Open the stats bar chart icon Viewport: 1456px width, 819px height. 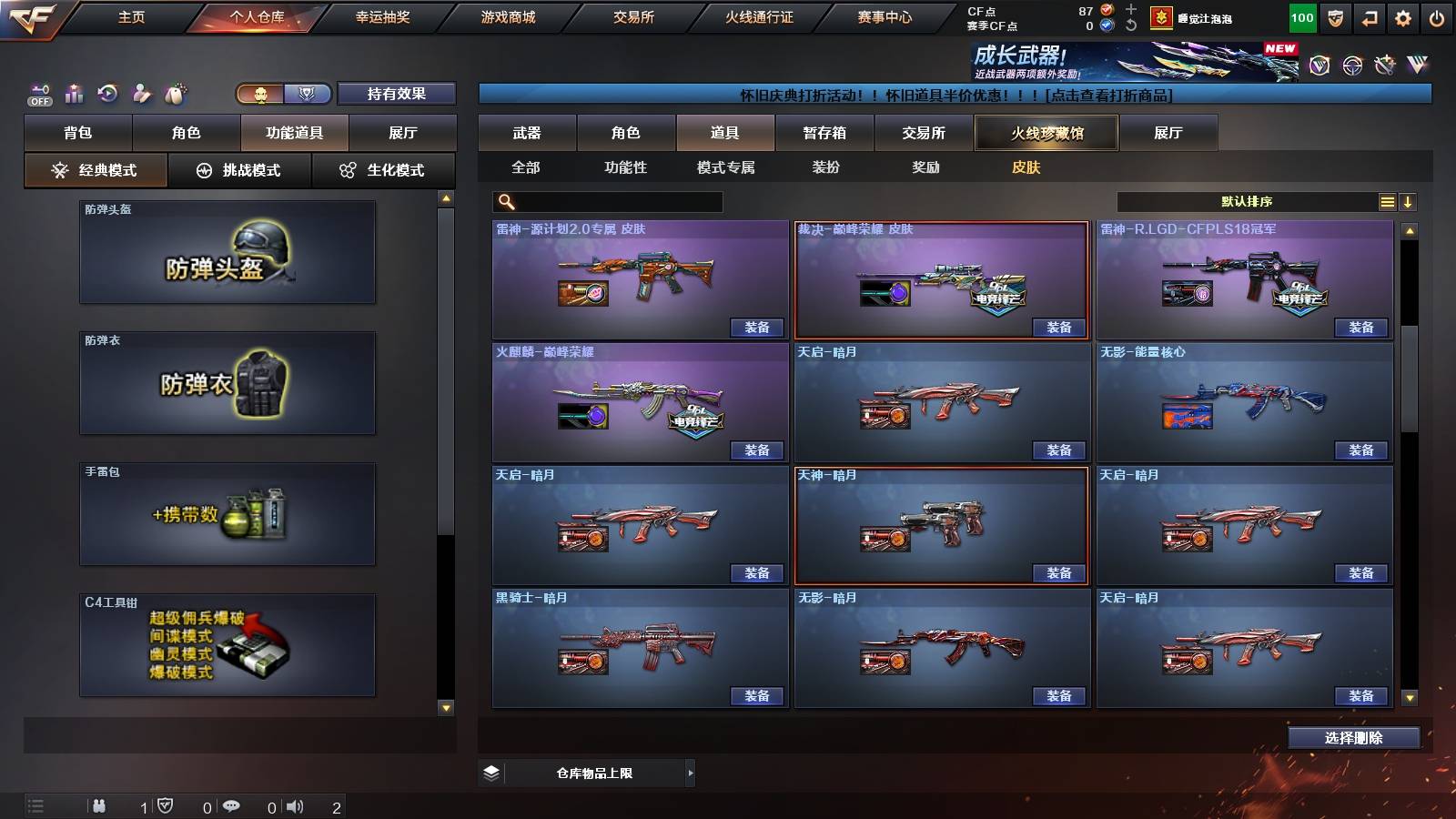click(73, 93)
